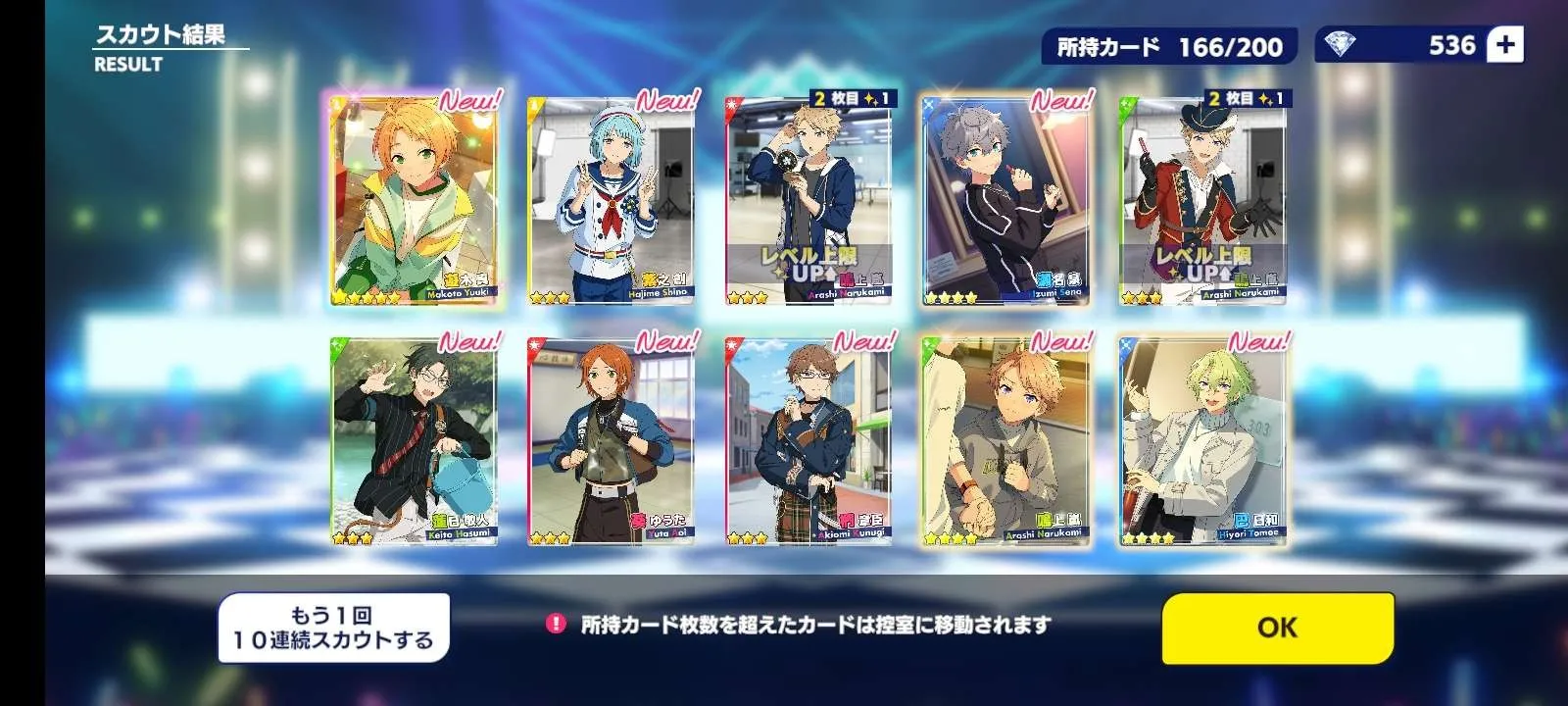Select Arashi Narukami card in blue hoodie
Image resolution: width=1568 pixels, height=706 pixels.
(x=808, y=201)
